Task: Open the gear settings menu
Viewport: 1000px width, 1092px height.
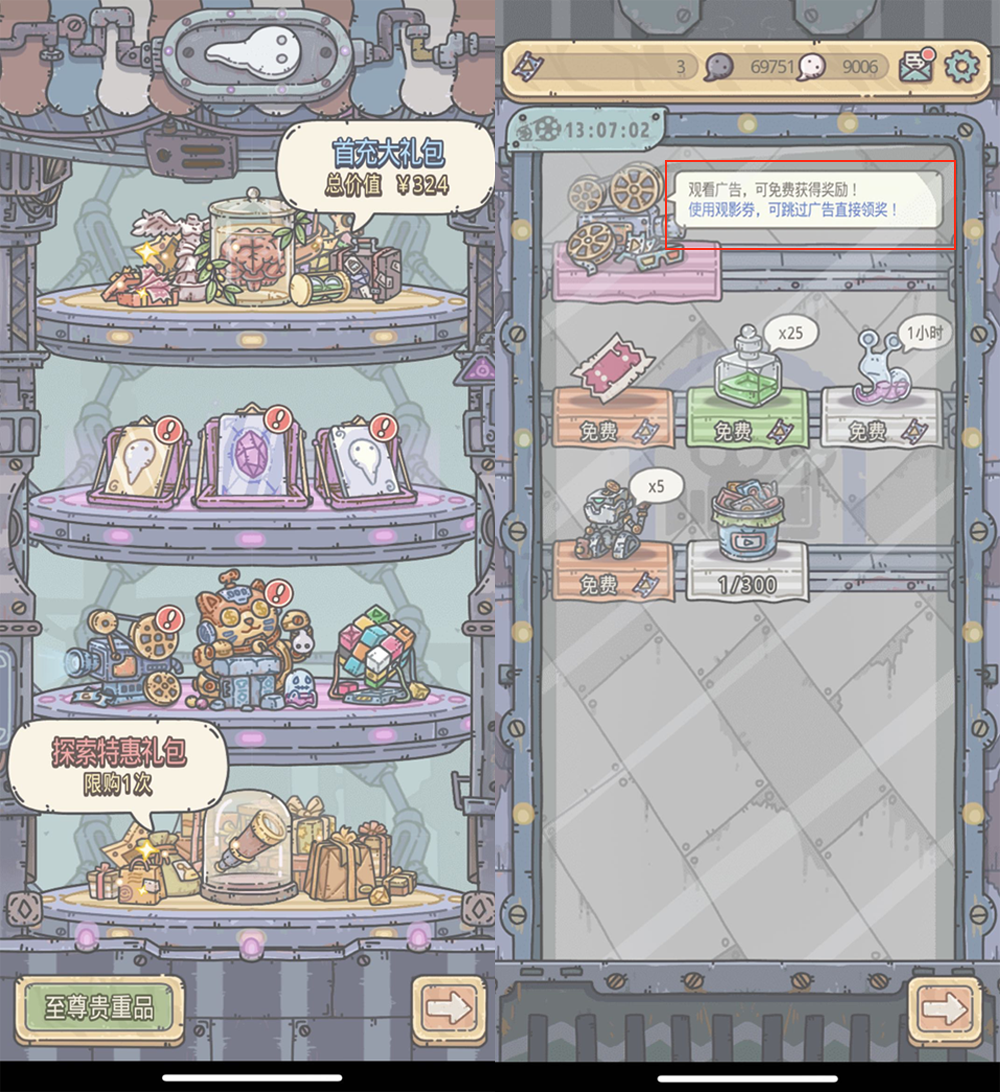Action: pos(962,66)
